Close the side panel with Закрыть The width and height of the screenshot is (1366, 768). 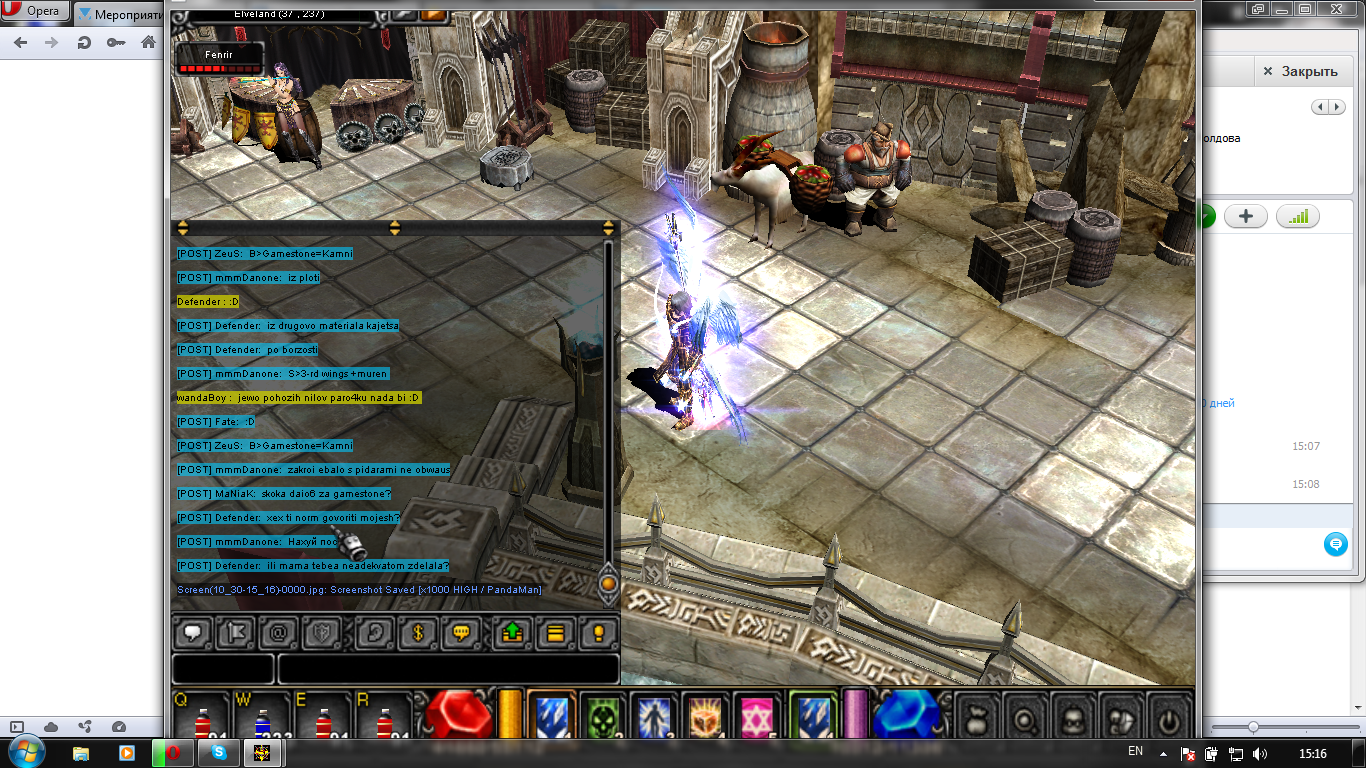click(x=1299, y=71)
